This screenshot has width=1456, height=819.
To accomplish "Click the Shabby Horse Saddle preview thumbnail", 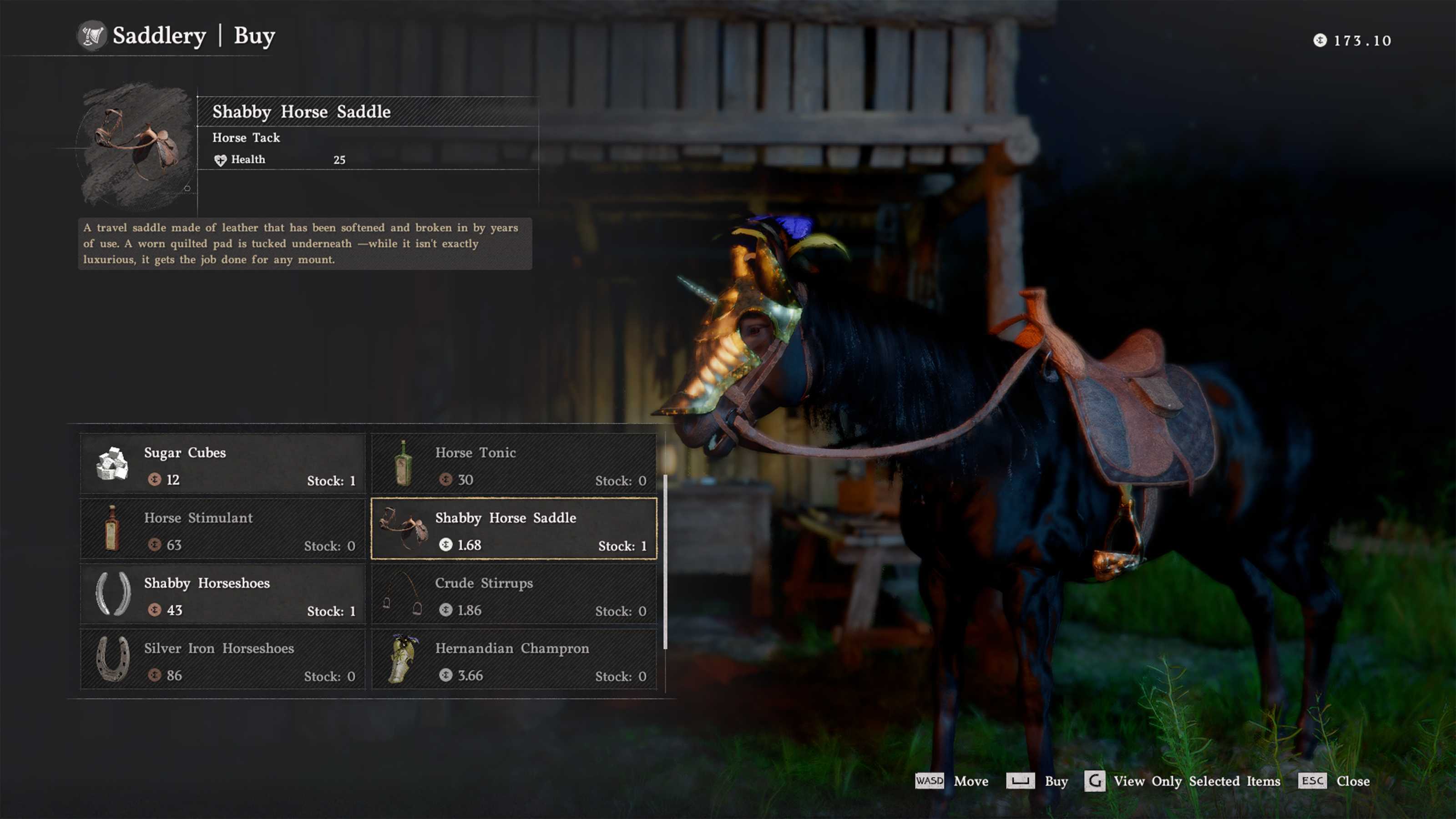I will coord(136,146).
